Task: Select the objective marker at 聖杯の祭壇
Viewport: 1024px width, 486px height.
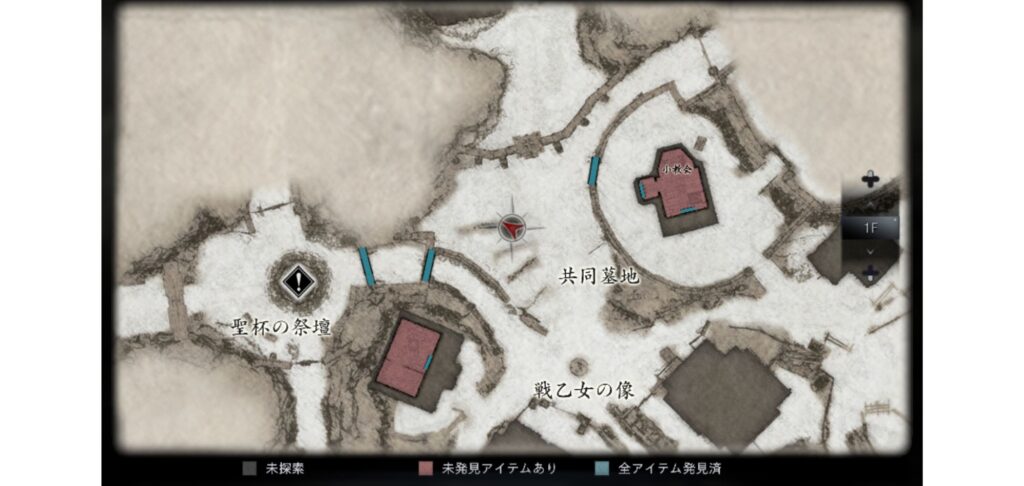Action: [x=297, y=281]
